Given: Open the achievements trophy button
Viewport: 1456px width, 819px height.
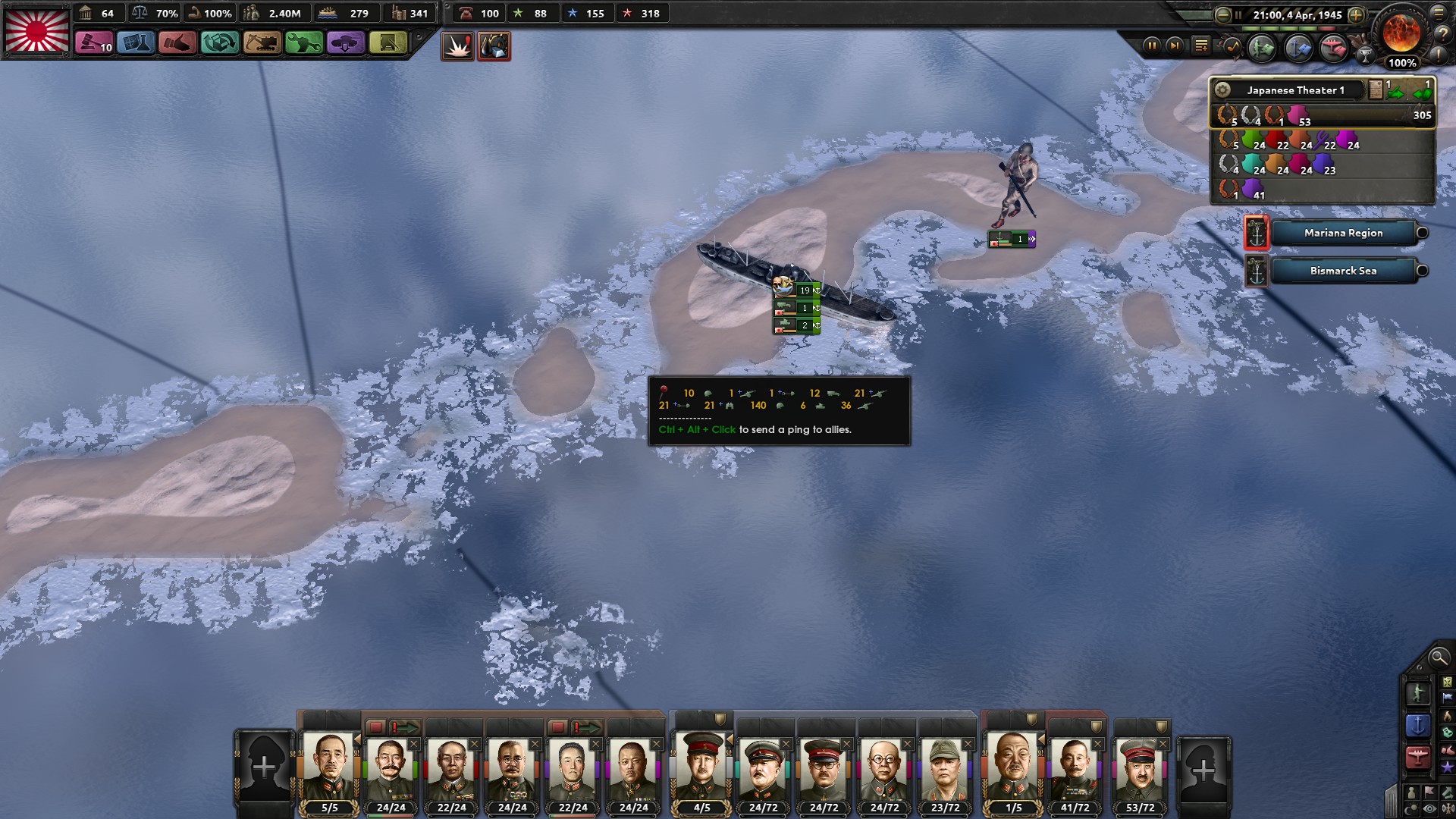Looking at the screenshot, I should tap(1365, 55).
